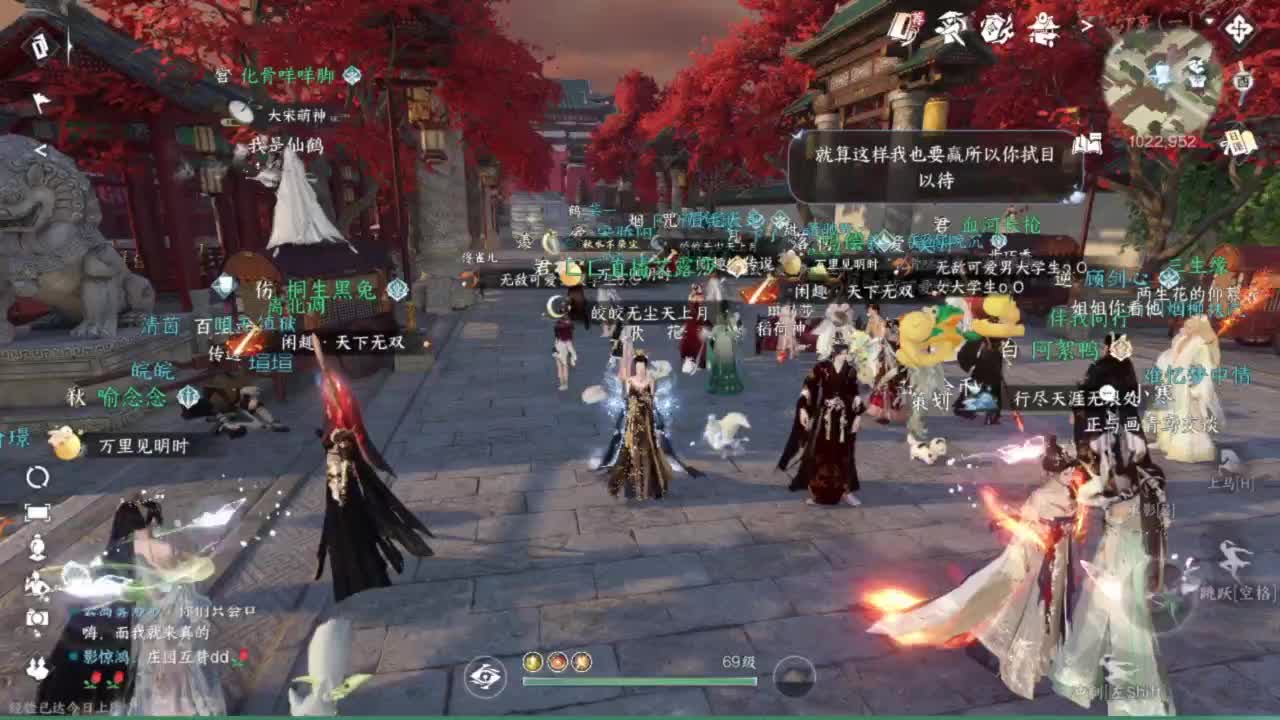The height and width of the screenshot is (720, 1280).
Task: Toggle the screenshot frame mode on the left sidebar
Action: [38, 514]
